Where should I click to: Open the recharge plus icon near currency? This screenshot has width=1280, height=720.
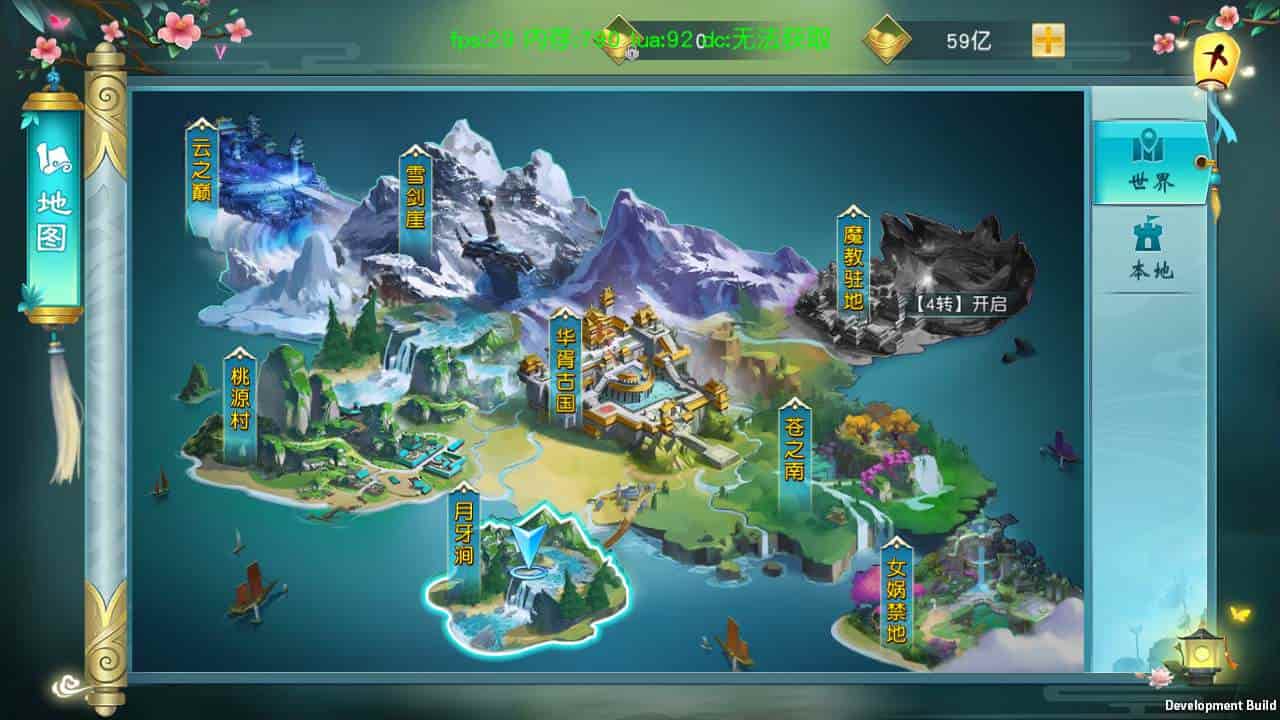[1046, 41]
